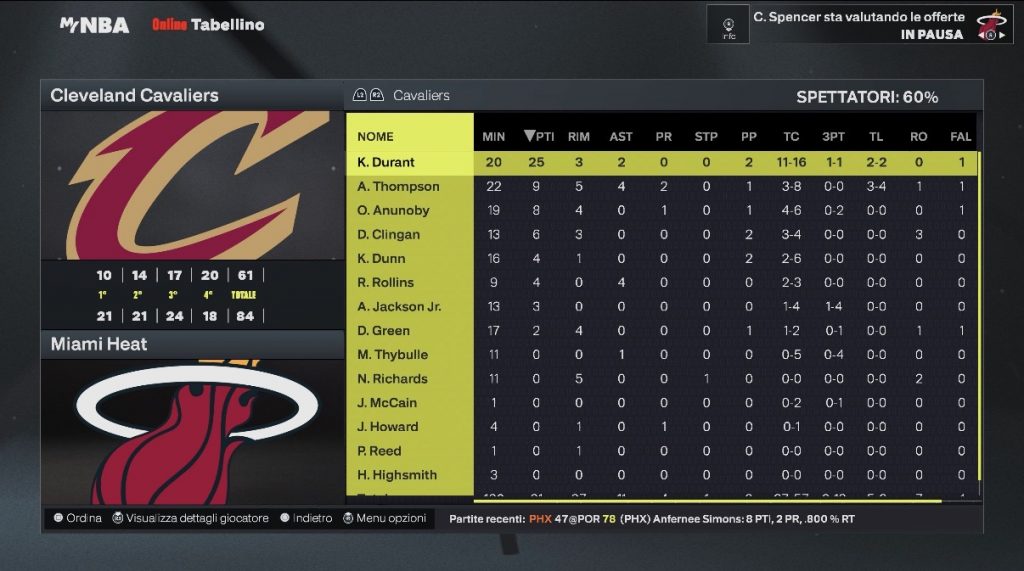Sort the table by PTI column
1024x571 pixels.
(x=539, y=136)
